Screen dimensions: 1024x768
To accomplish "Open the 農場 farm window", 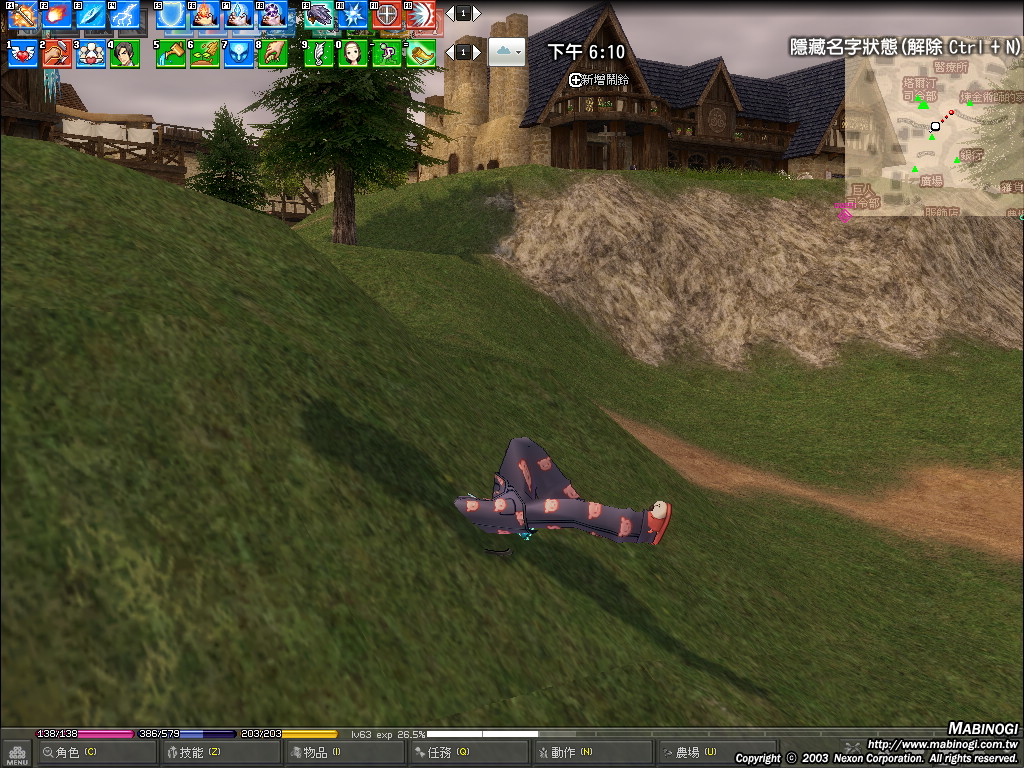I will tap(687, 752).
